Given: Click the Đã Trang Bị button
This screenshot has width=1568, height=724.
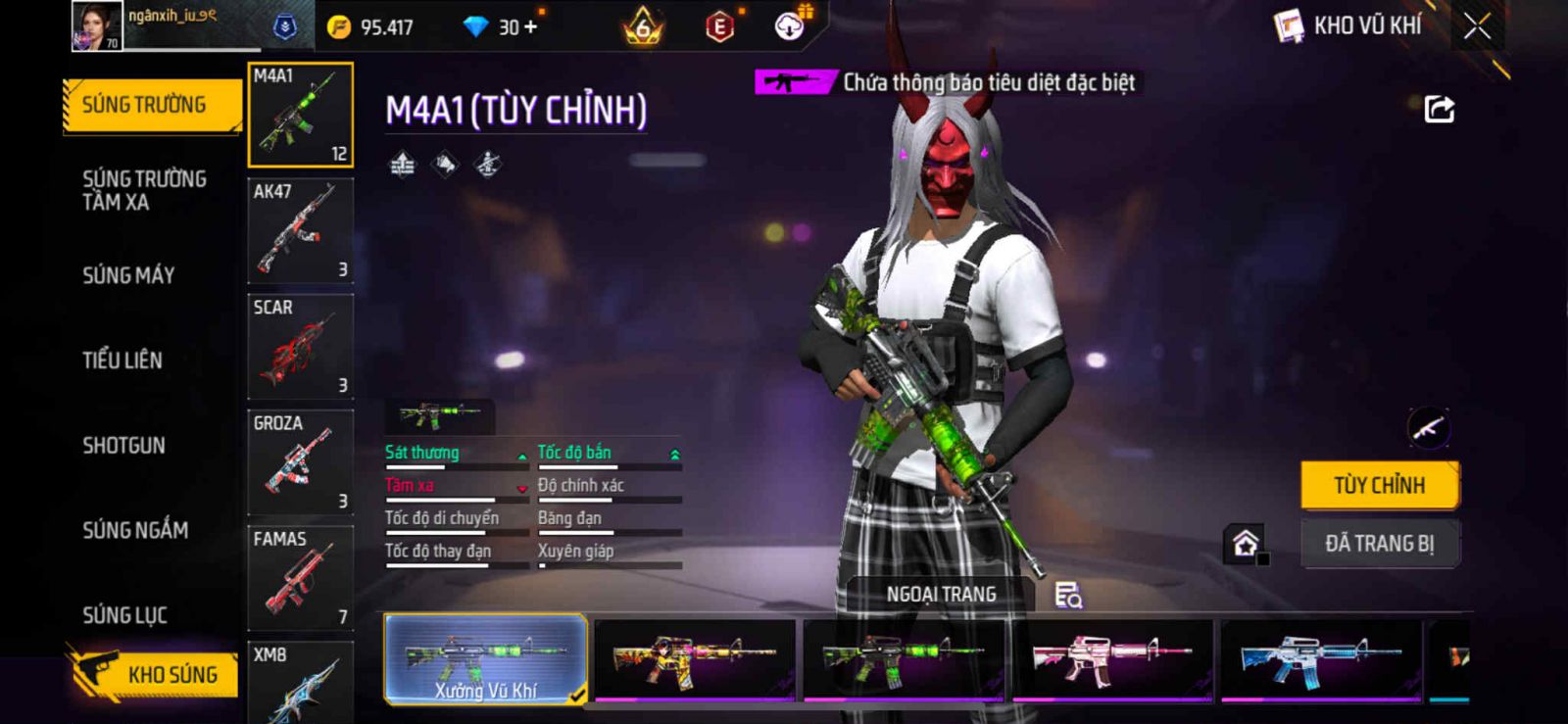Looking at the screenshot, I should click(x=1380, y=543).
